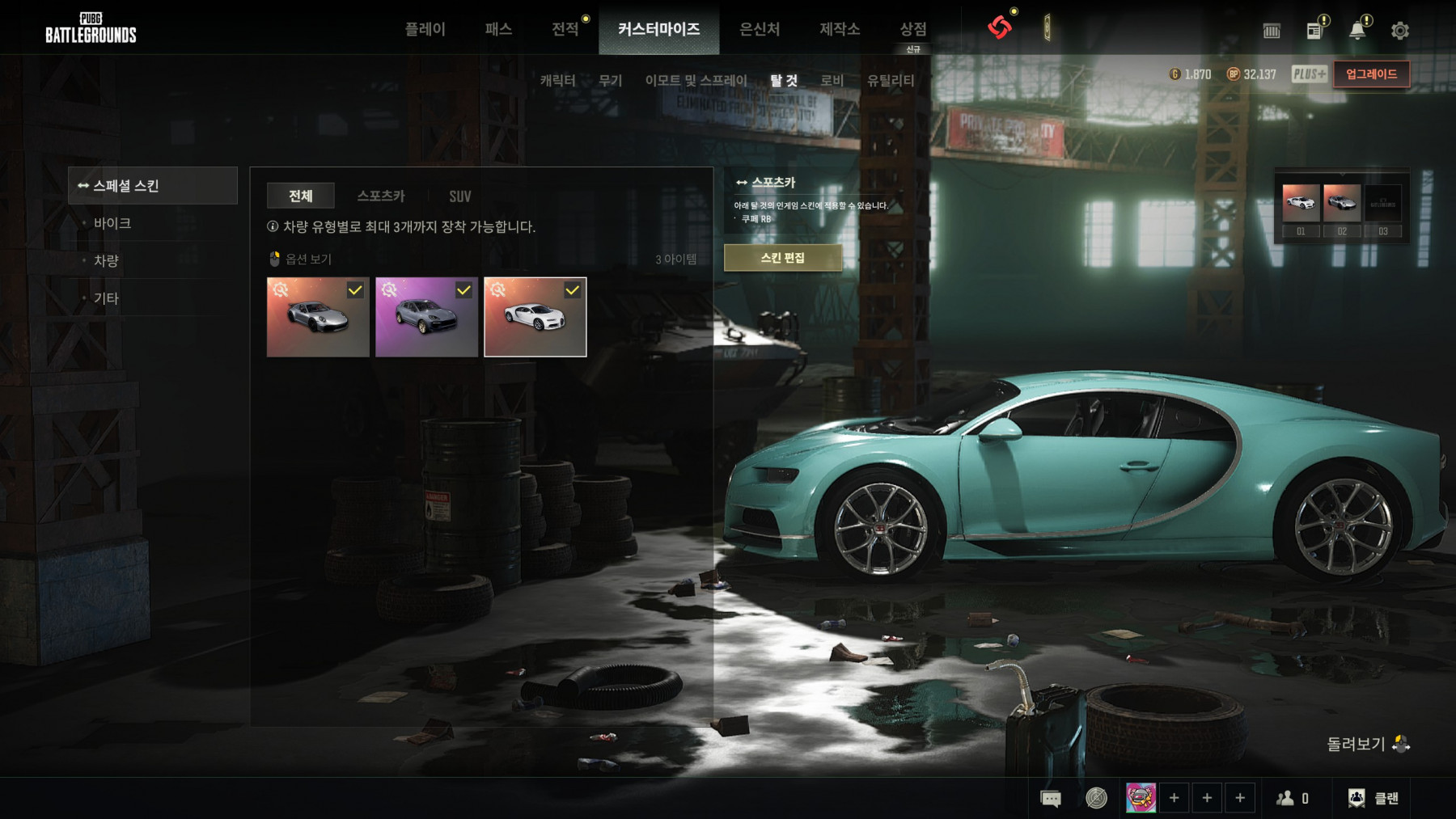Open the 상점 (Store) menu

(913, 29)
